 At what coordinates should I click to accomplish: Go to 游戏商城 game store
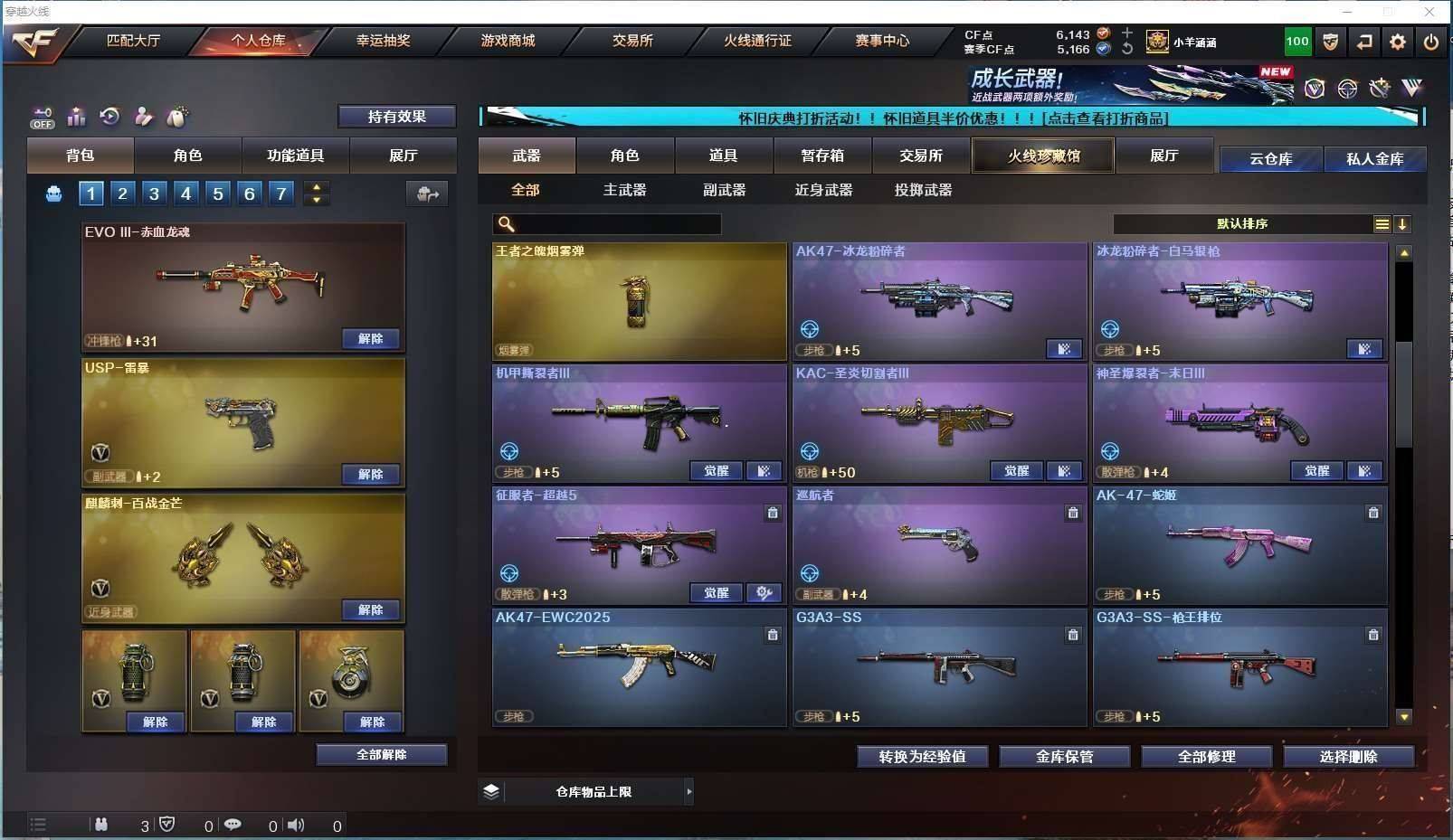point(508,41)
